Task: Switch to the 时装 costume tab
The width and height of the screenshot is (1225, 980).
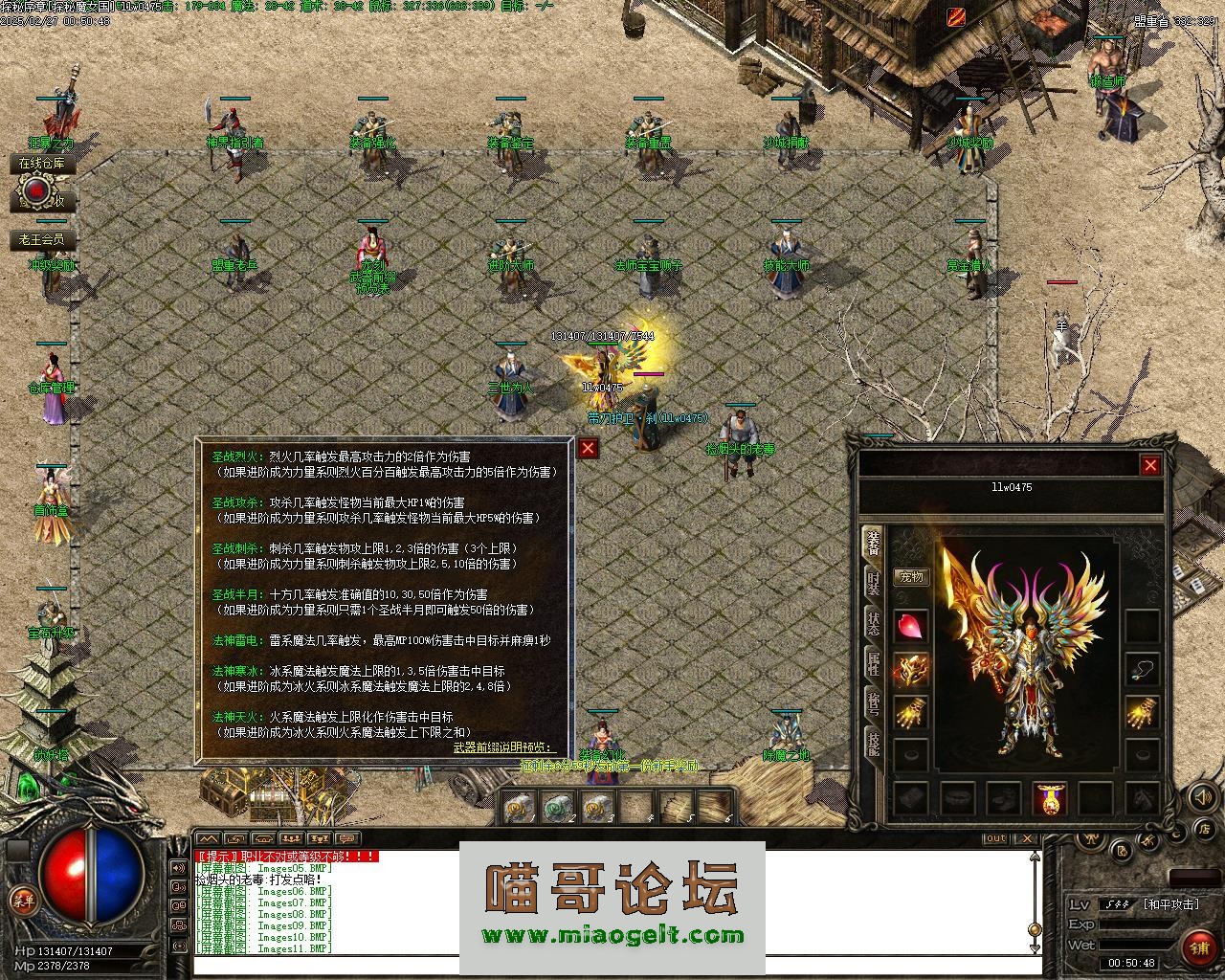Action: coord(873,583)
